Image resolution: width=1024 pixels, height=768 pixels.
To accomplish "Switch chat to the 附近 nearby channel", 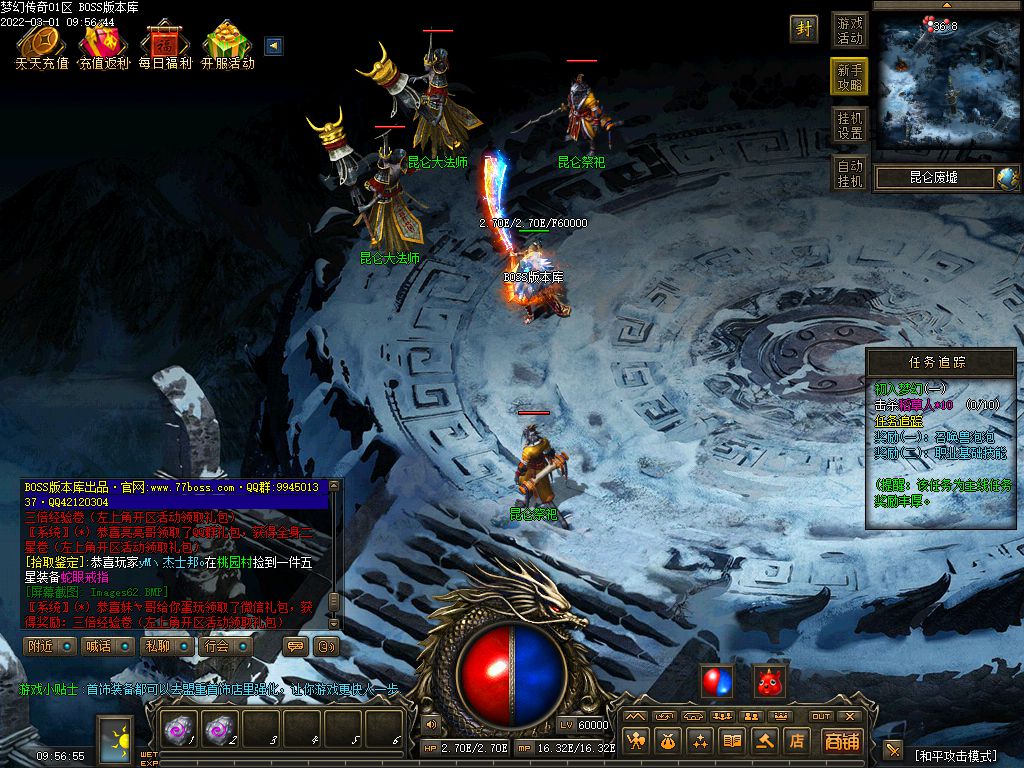I will 49,646.
